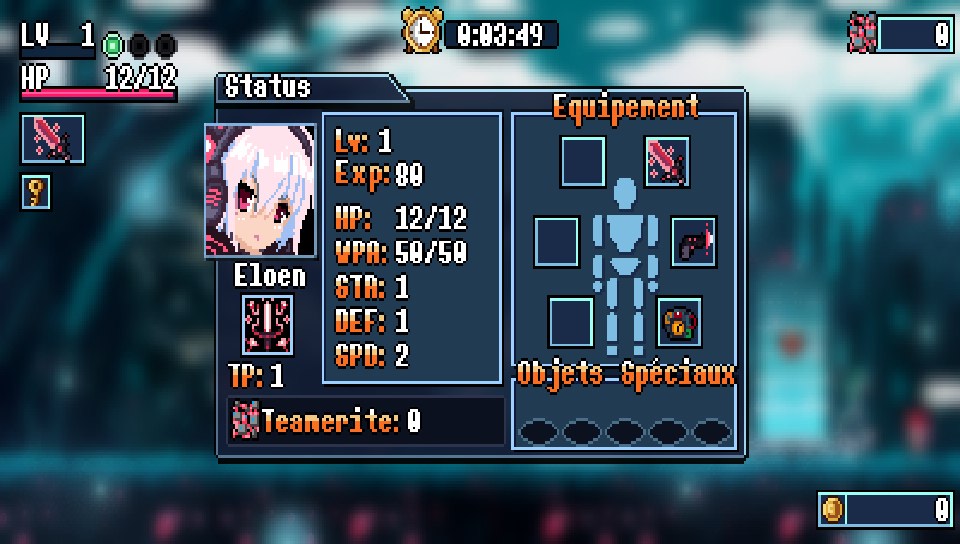Click the sword weapon icon in the HUD
Image resolution: width=960 pixels, height=544 pixels.
pyautogui.click(x=52, y=139)
